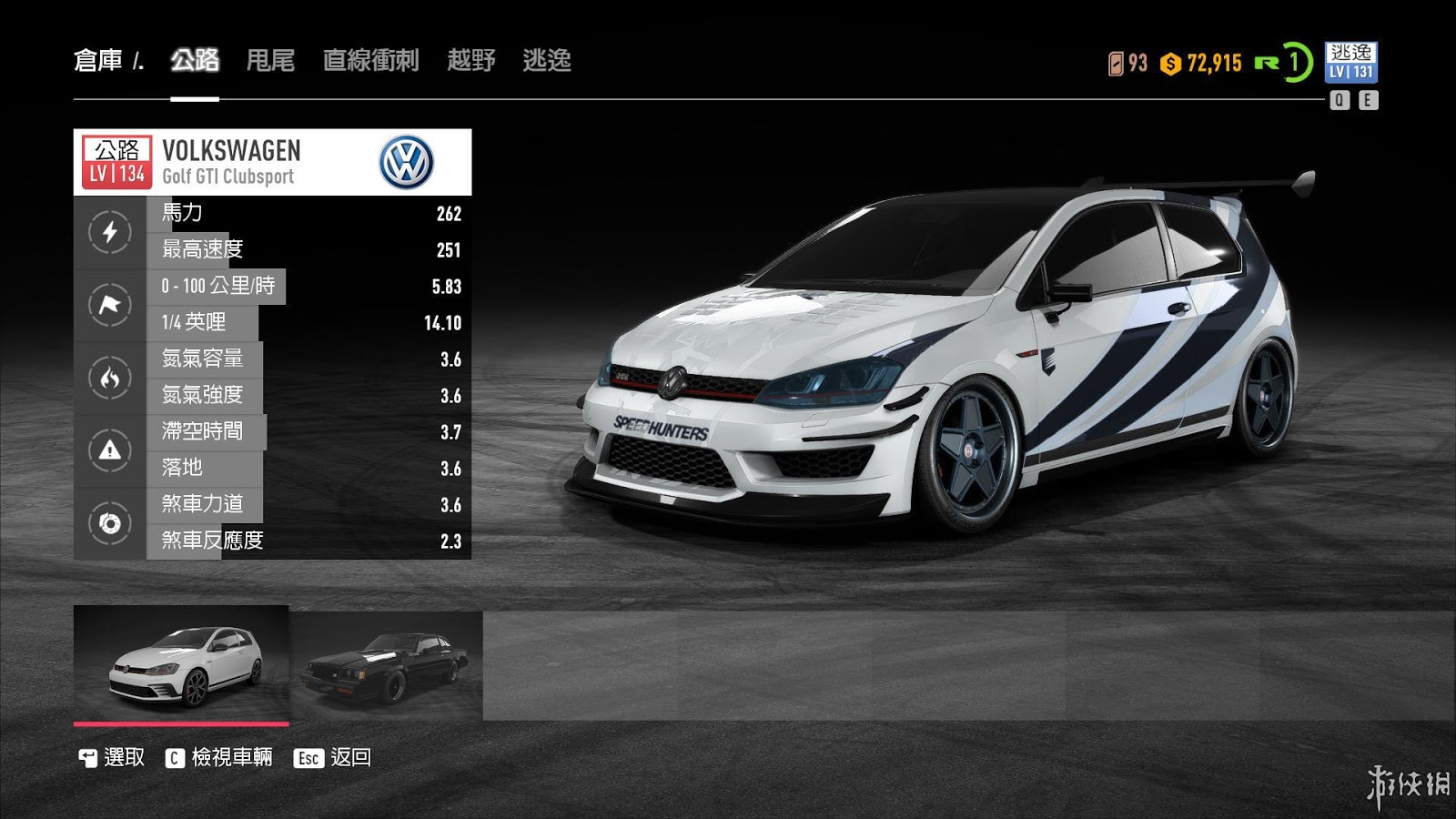Open 檢視車輛 to view the vehicle
Image resolution: width=1456 pixels, height=819 pixels.
click(x=219, y=757)
